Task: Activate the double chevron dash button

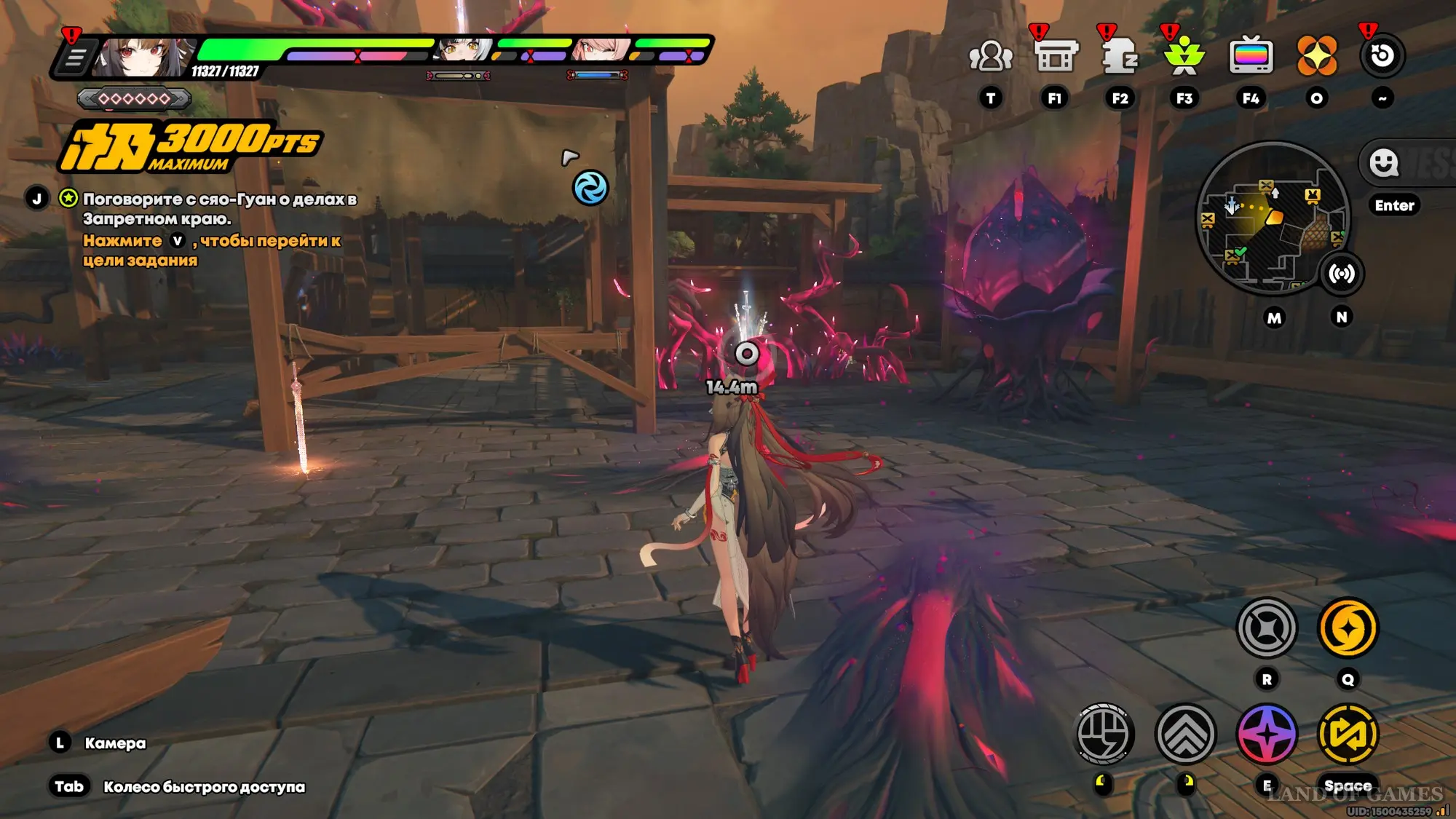Action: [1185, 734]
